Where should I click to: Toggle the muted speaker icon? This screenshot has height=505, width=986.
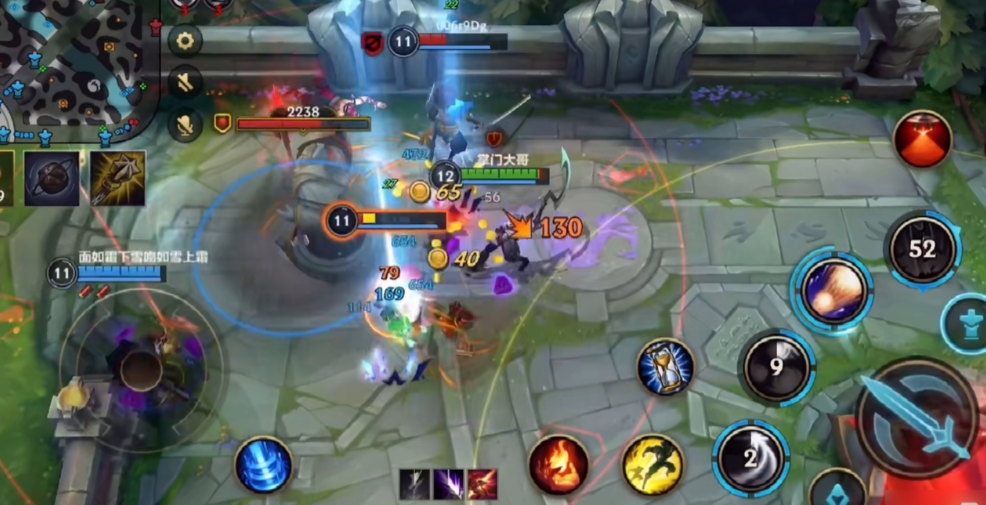(x=185, y=82)
